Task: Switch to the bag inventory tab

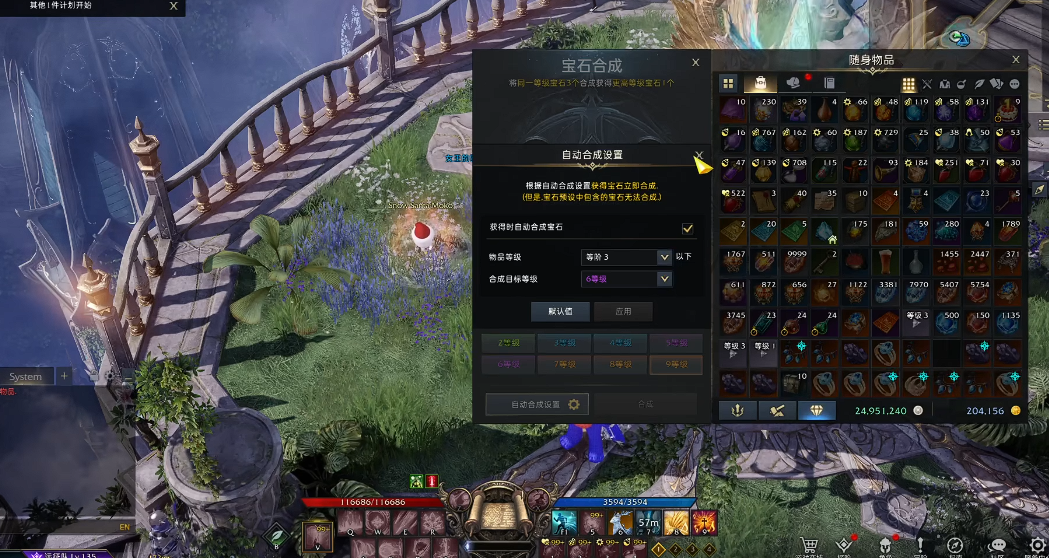Action: pyautogui.click(x=760, y=84)
